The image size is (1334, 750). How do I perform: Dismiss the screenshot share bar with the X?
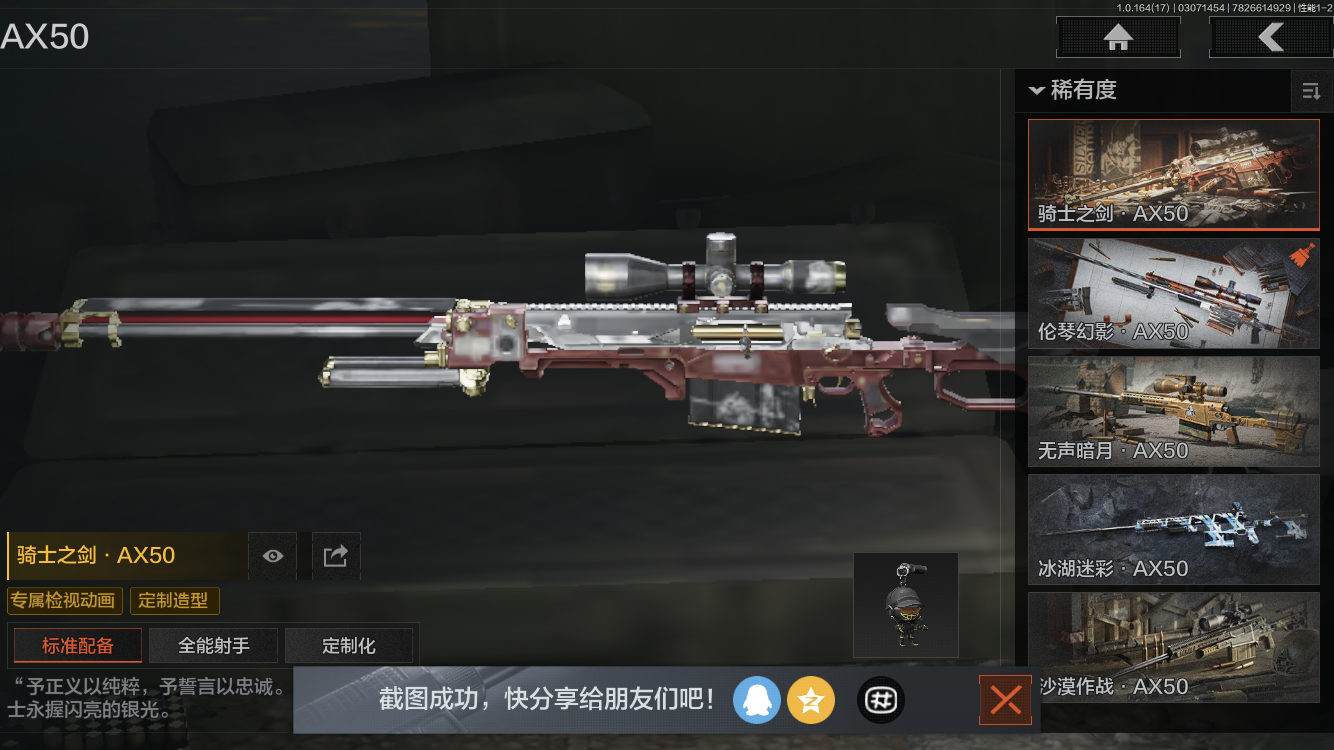pos(1004,700)
